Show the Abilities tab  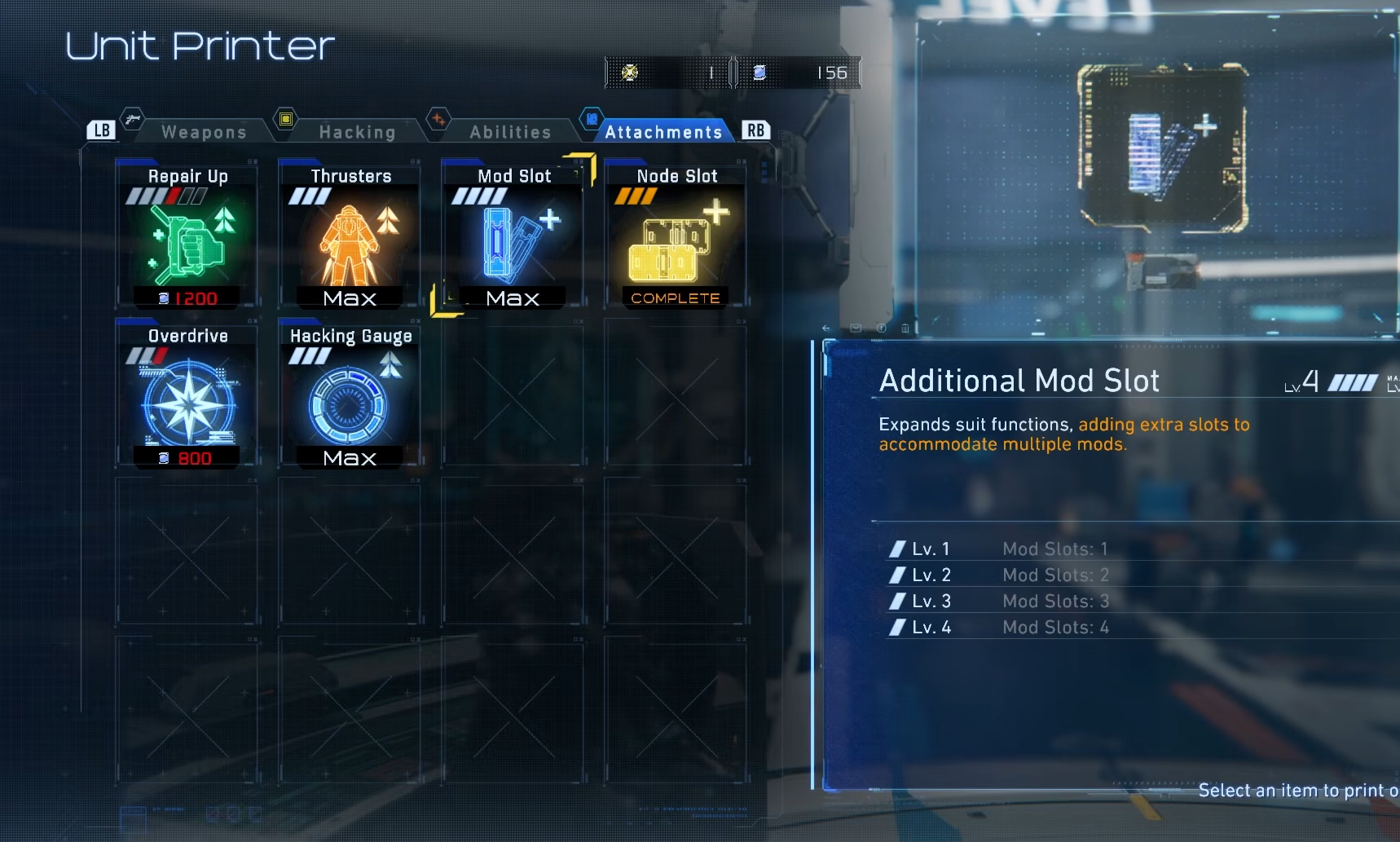click(510, 132)
